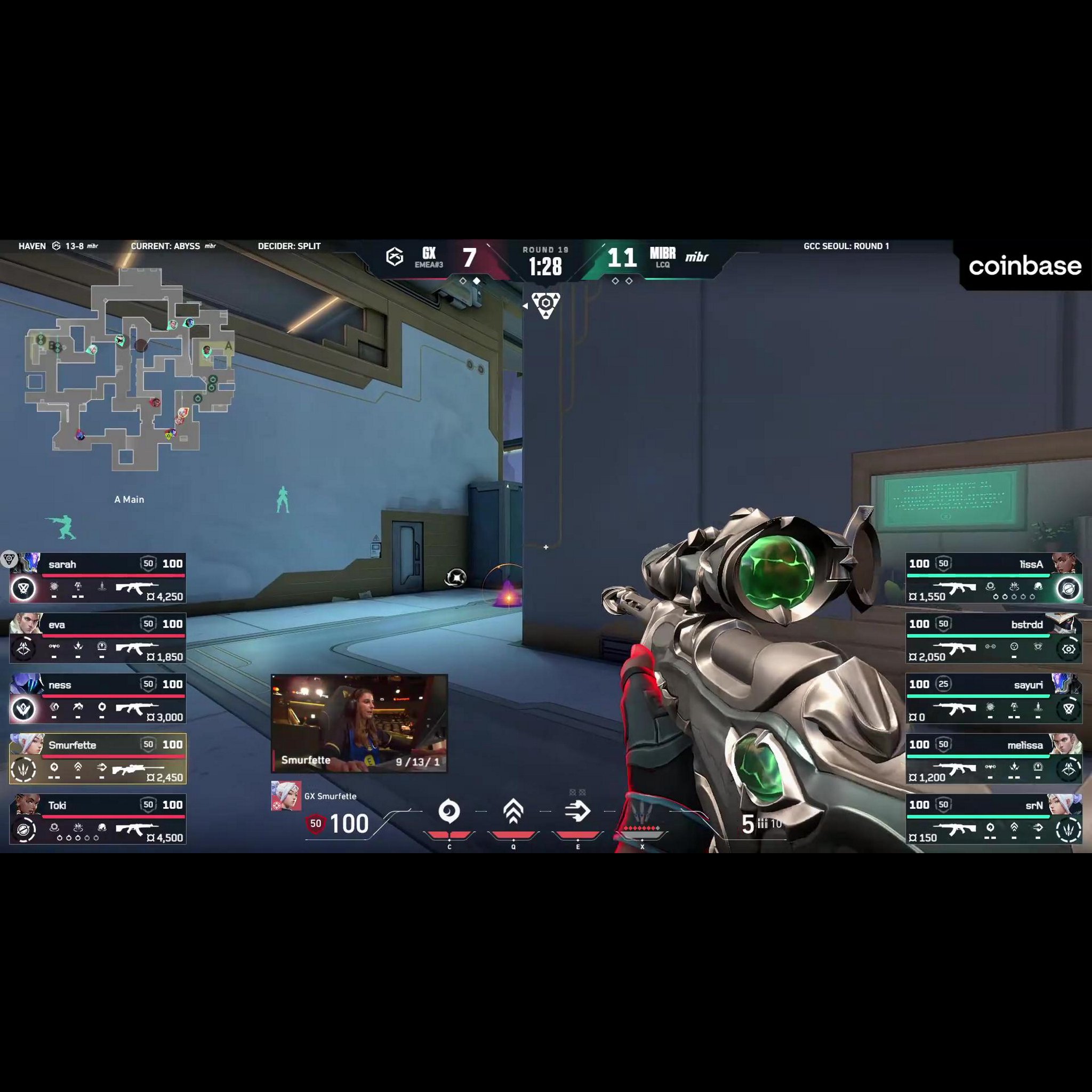Choose ness's player row

[98, 698]
